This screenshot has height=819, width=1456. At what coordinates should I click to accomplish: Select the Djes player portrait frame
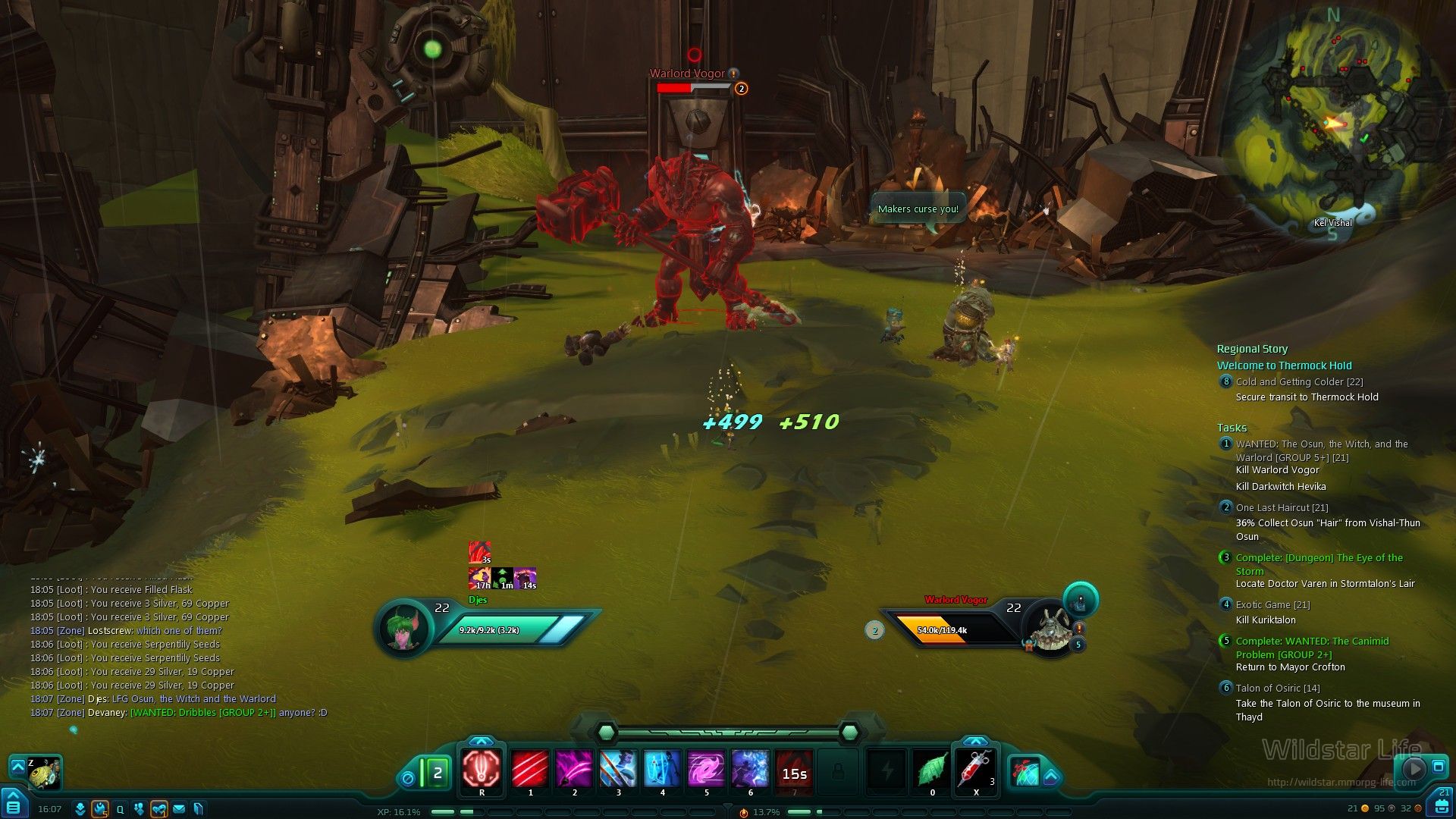coord(404,628)
